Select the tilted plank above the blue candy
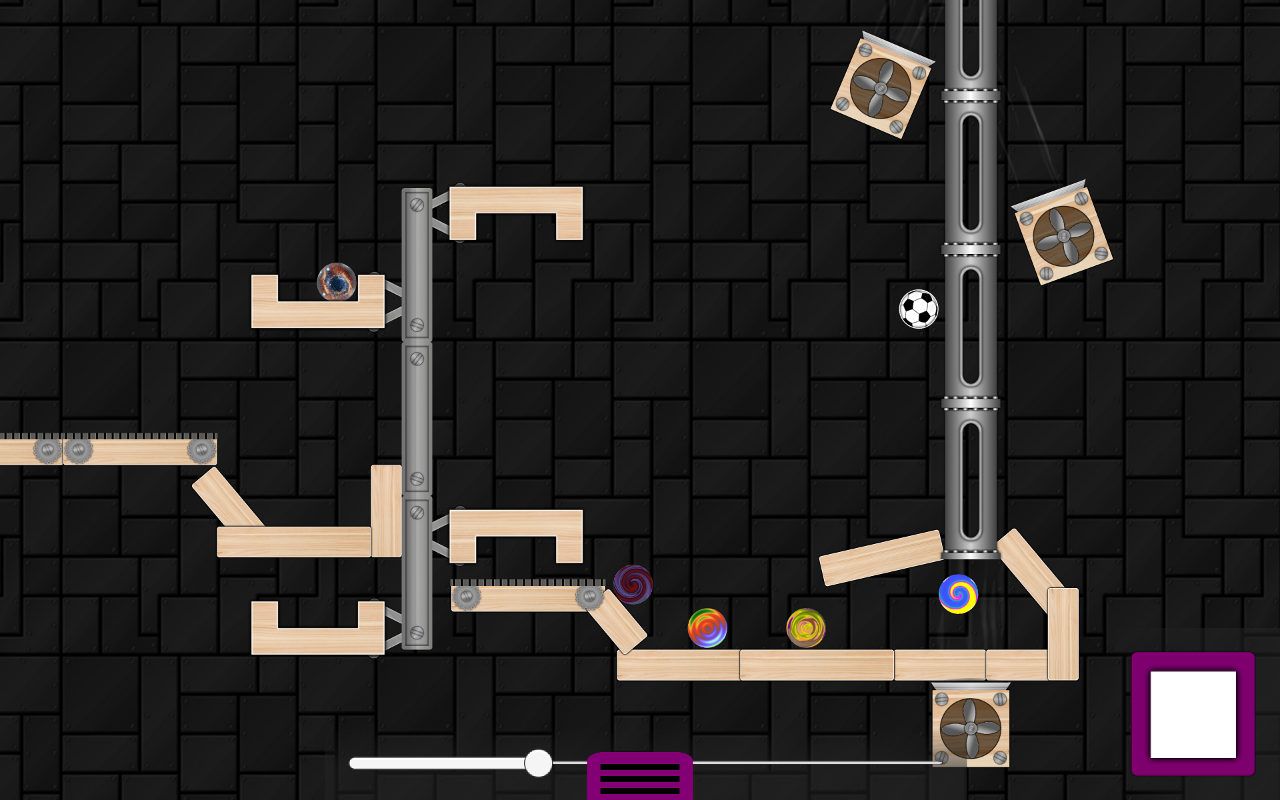The width and height of the screenshot is (1280, 800). 878,558
